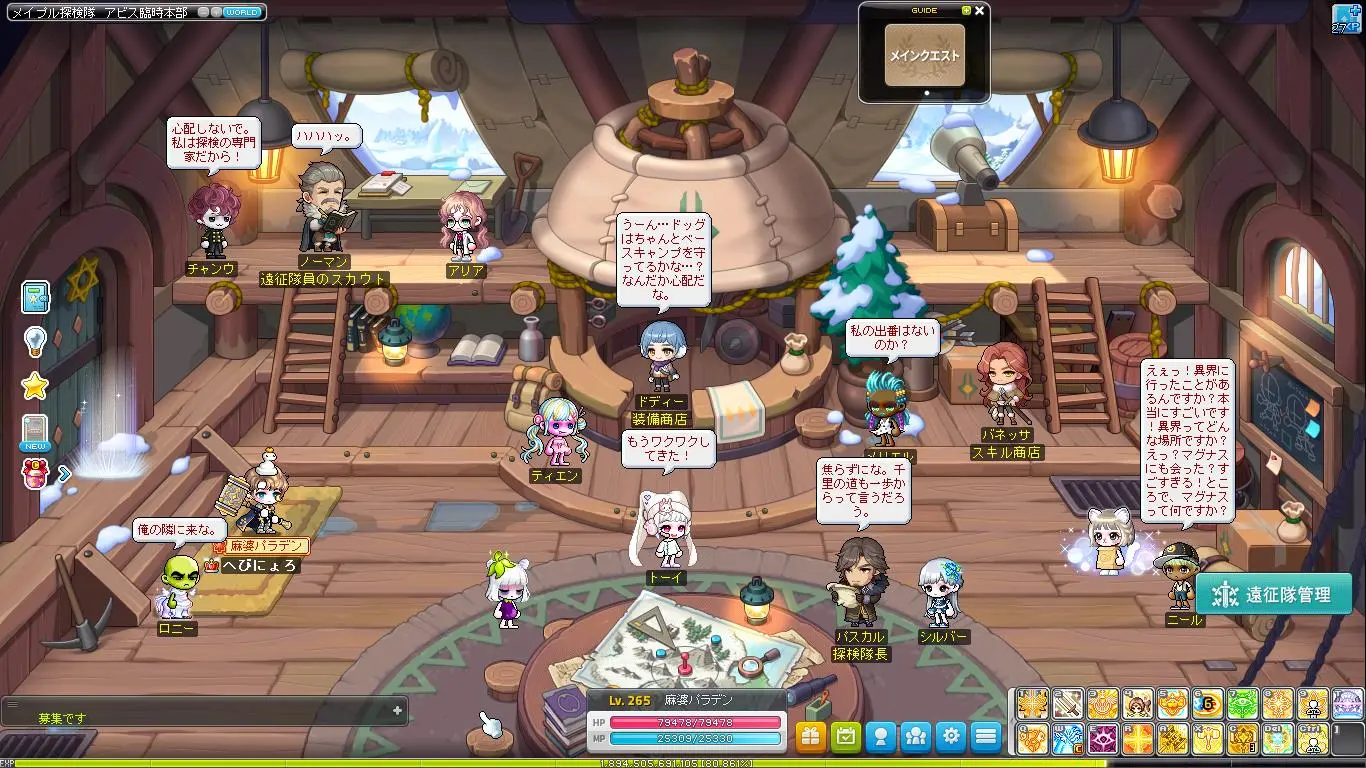Use the sword skill in the hotbar
1366x768 pixels.
pos(1068,704)
